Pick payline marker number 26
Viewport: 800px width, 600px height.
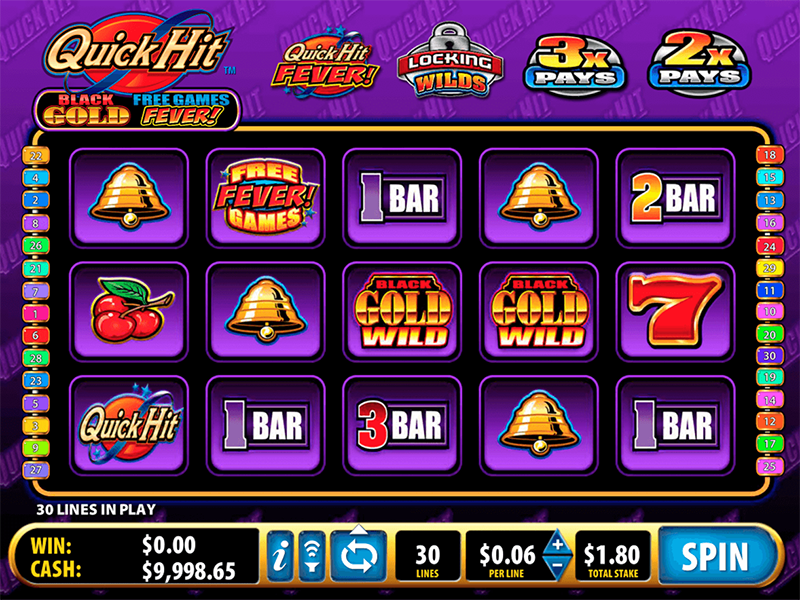[35, 245]
